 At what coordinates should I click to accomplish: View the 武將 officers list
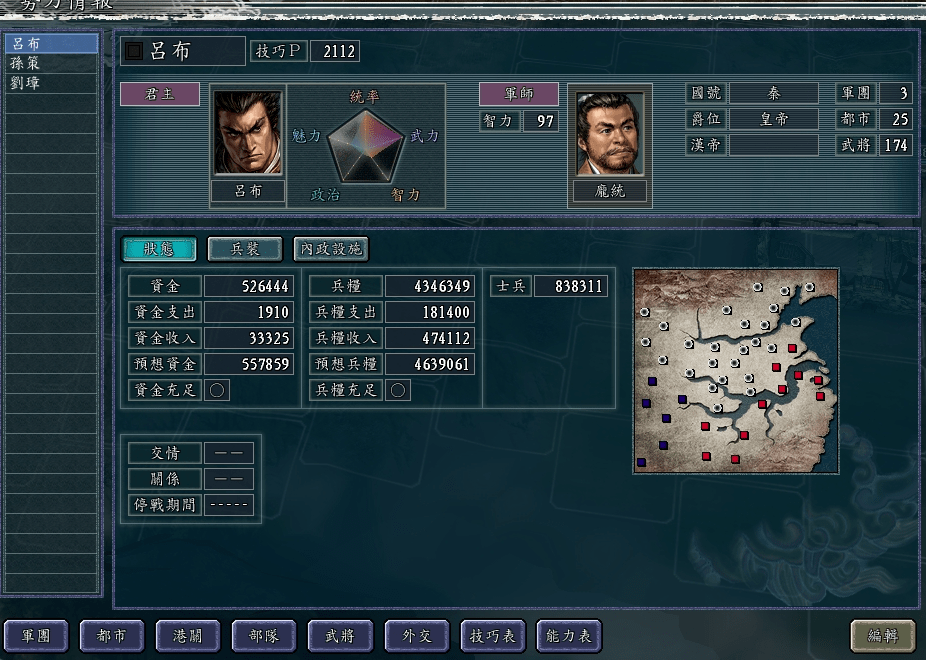pyautogui.click(x=340, y=636)
